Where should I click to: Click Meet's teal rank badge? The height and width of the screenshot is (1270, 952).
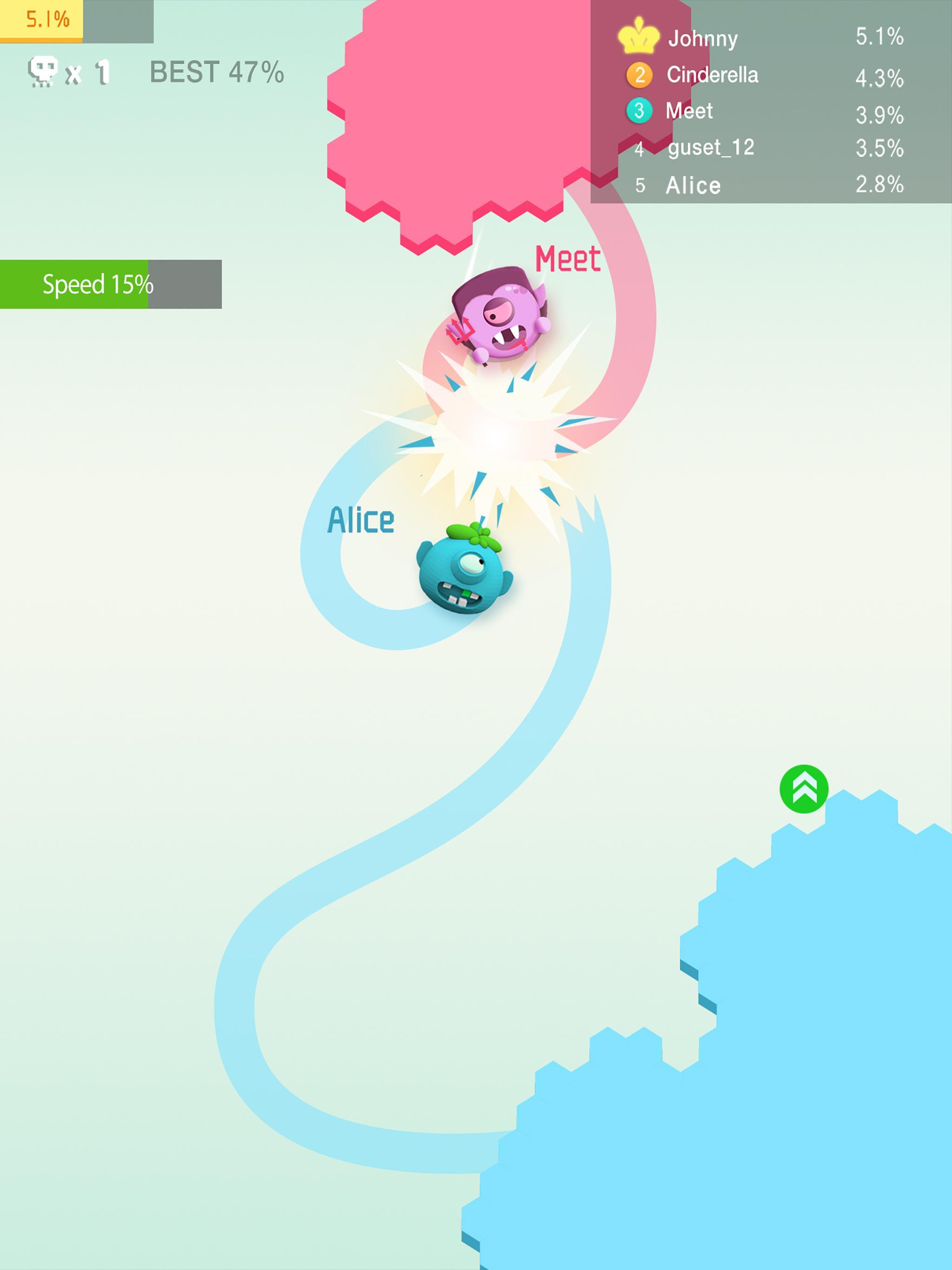[x=640, y=111]
